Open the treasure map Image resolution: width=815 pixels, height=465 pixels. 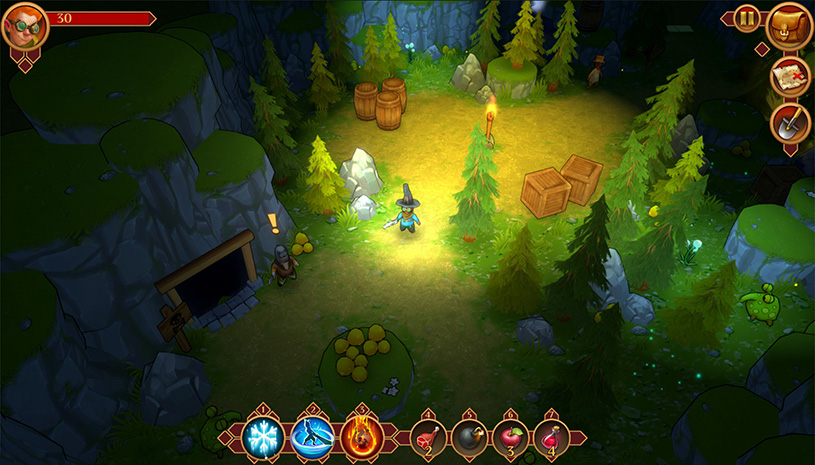tap(789, 77)
